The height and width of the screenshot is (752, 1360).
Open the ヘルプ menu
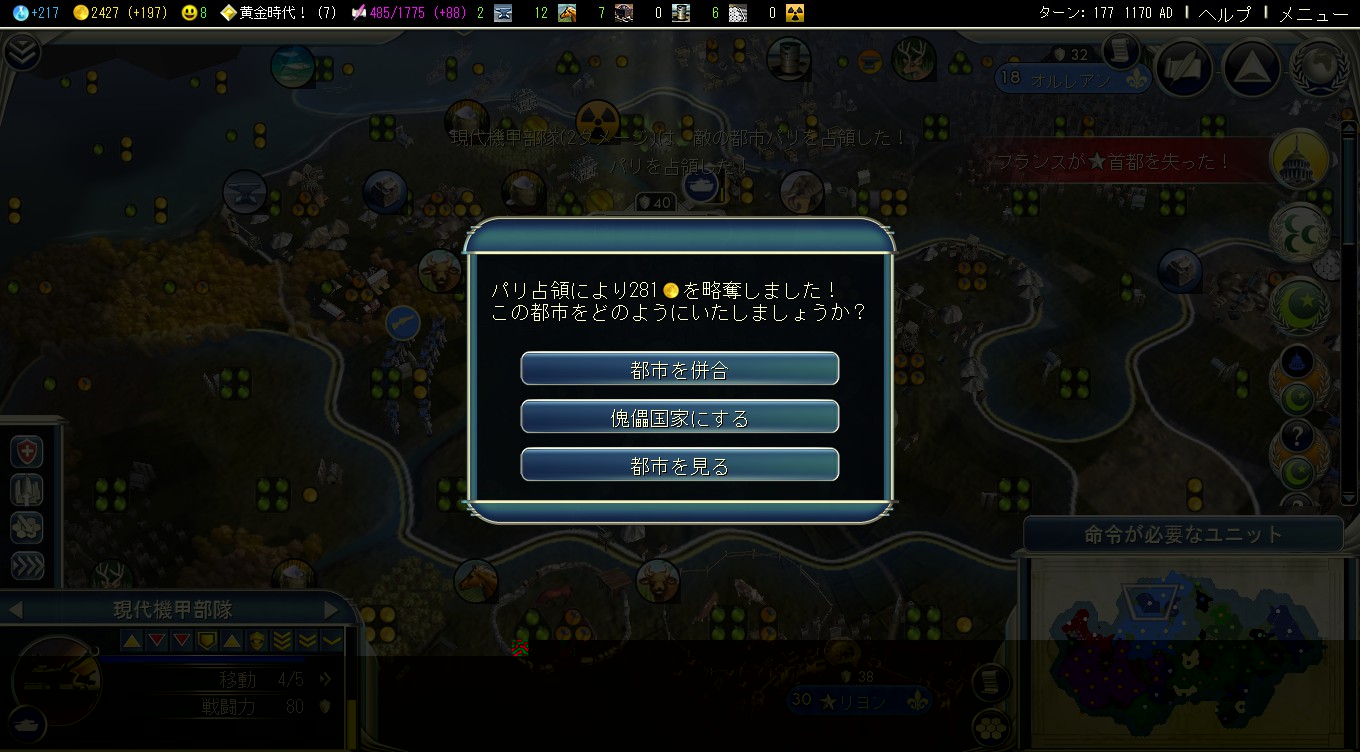(x=1222, y=14)
